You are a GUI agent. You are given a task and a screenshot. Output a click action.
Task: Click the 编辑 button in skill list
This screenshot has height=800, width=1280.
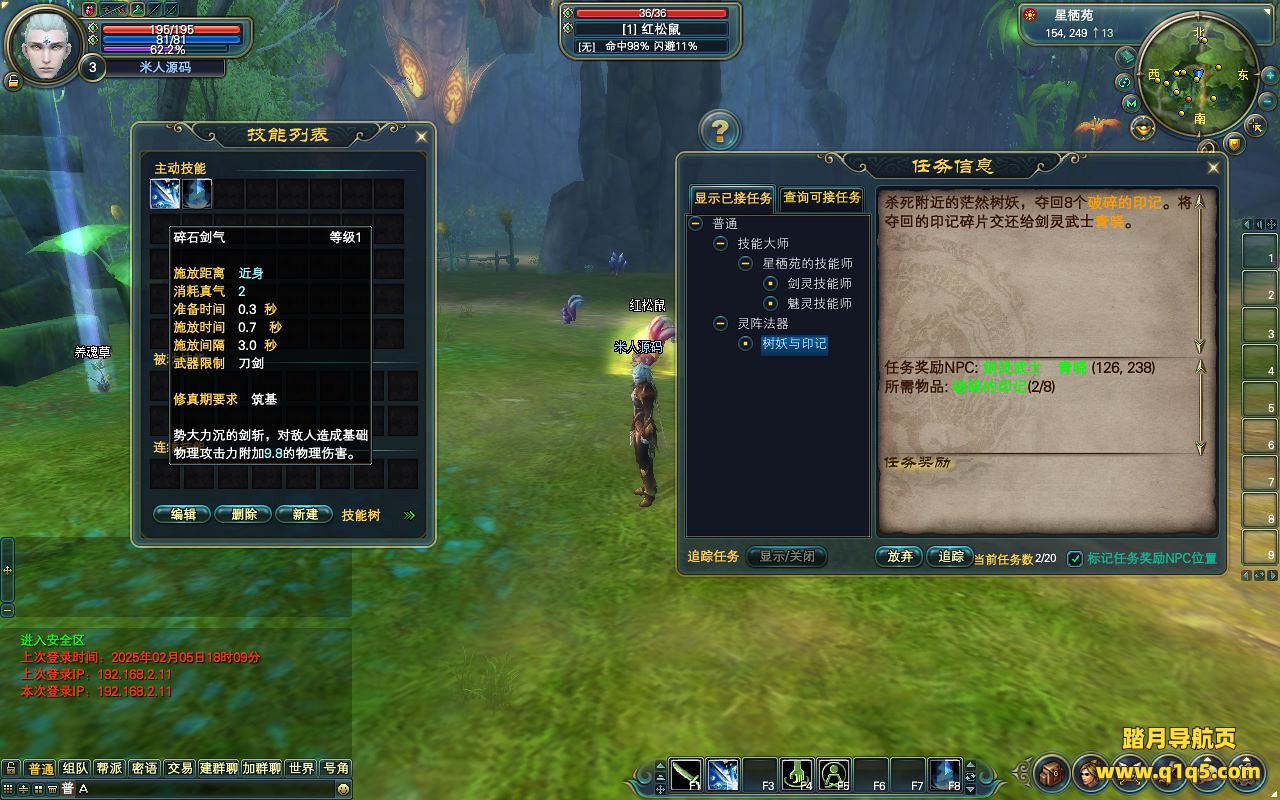[183, 514]
